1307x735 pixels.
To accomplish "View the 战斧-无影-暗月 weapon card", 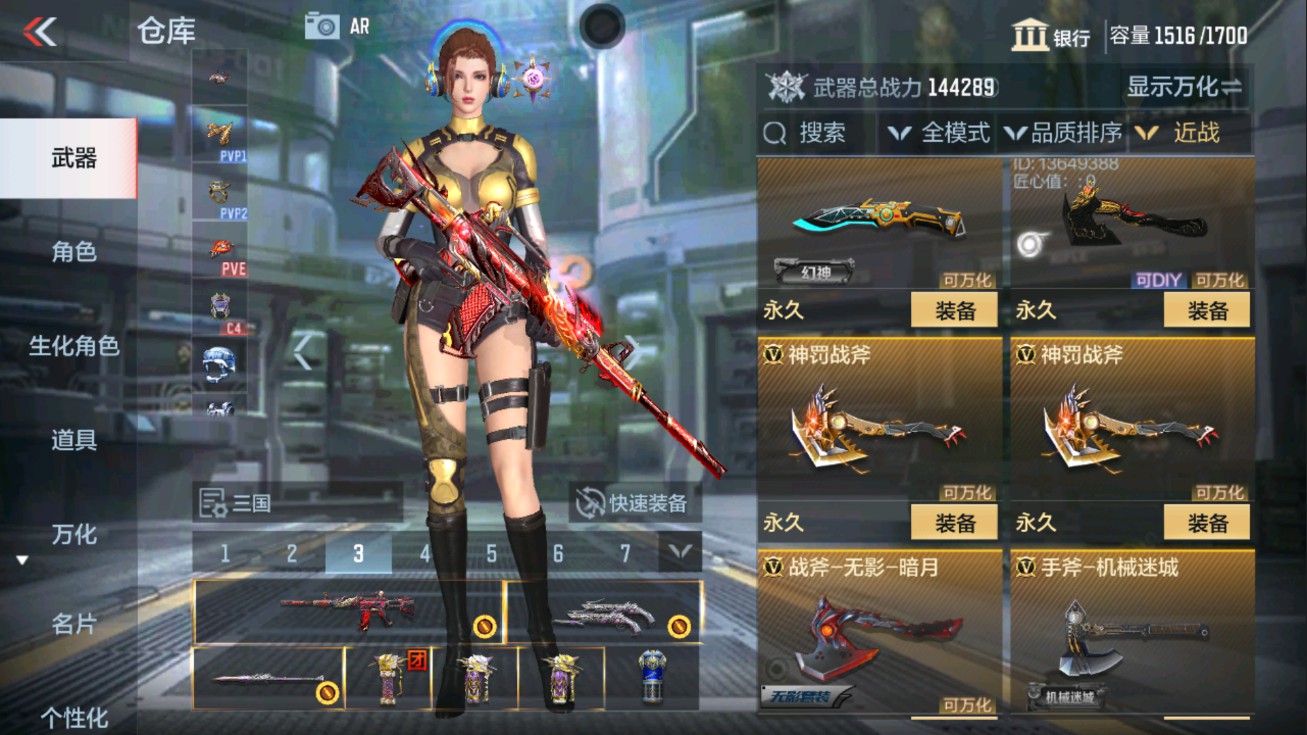I will [879, 635].
